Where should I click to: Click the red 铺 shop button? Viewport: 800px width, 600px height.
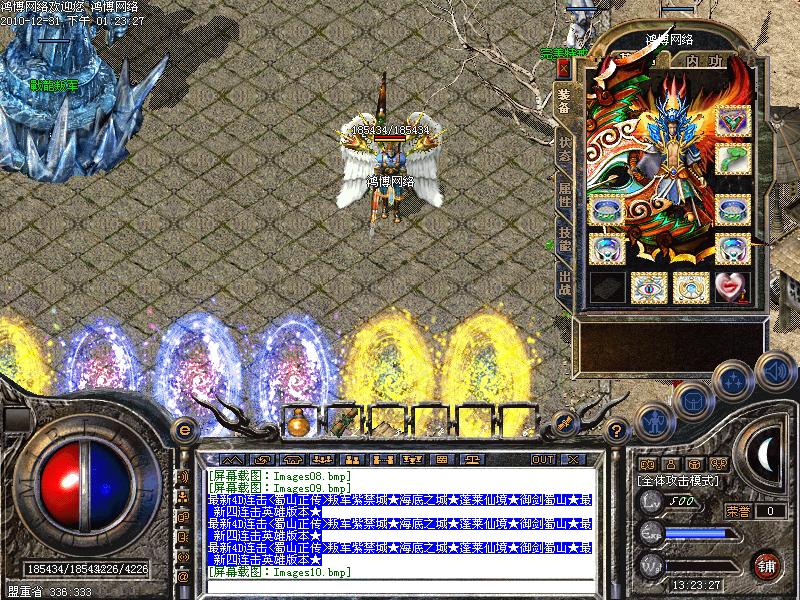[x=768, y=563]
